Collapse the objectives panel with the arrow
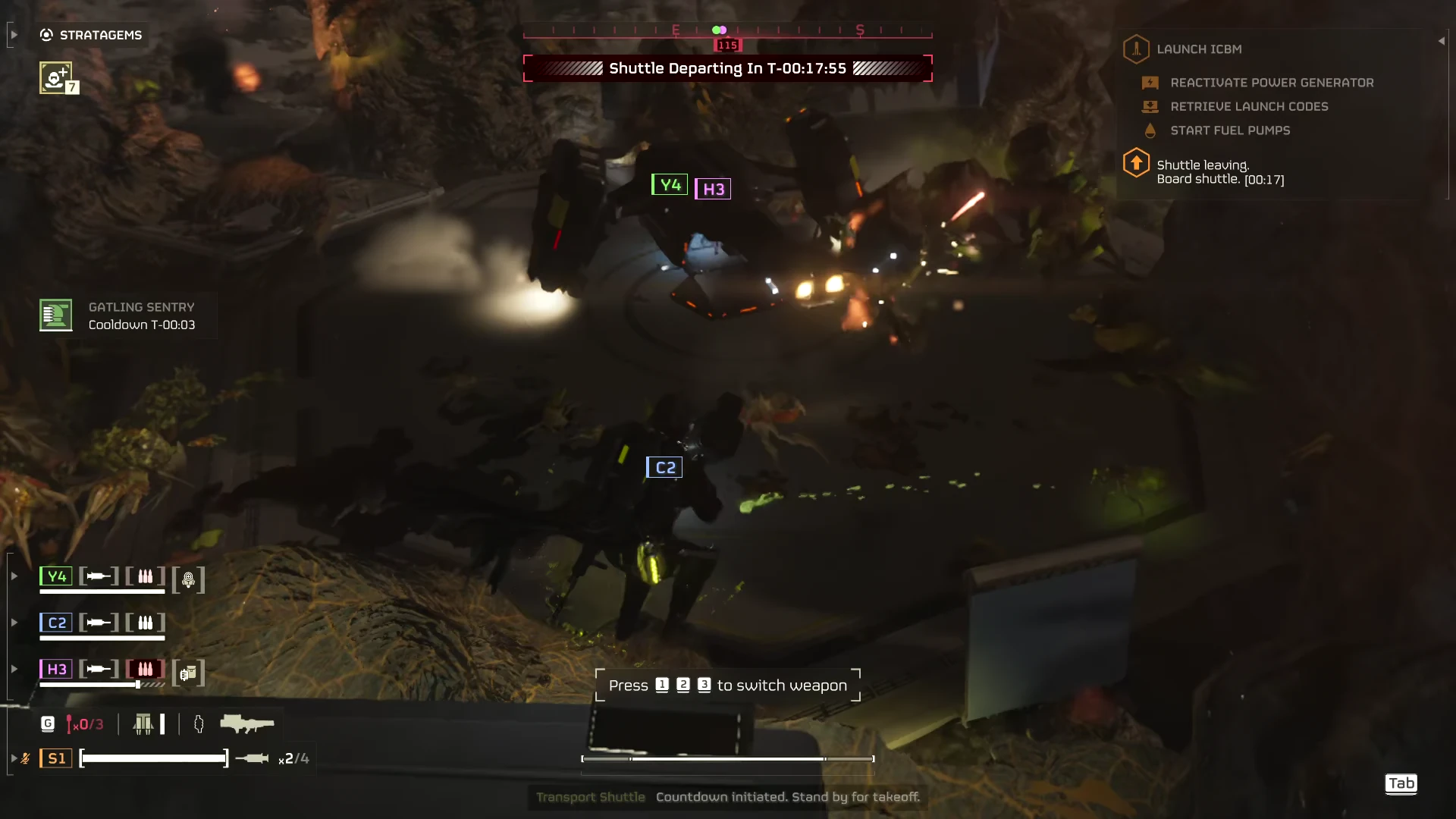1456x819 pixels. (x=1441, y=41)
